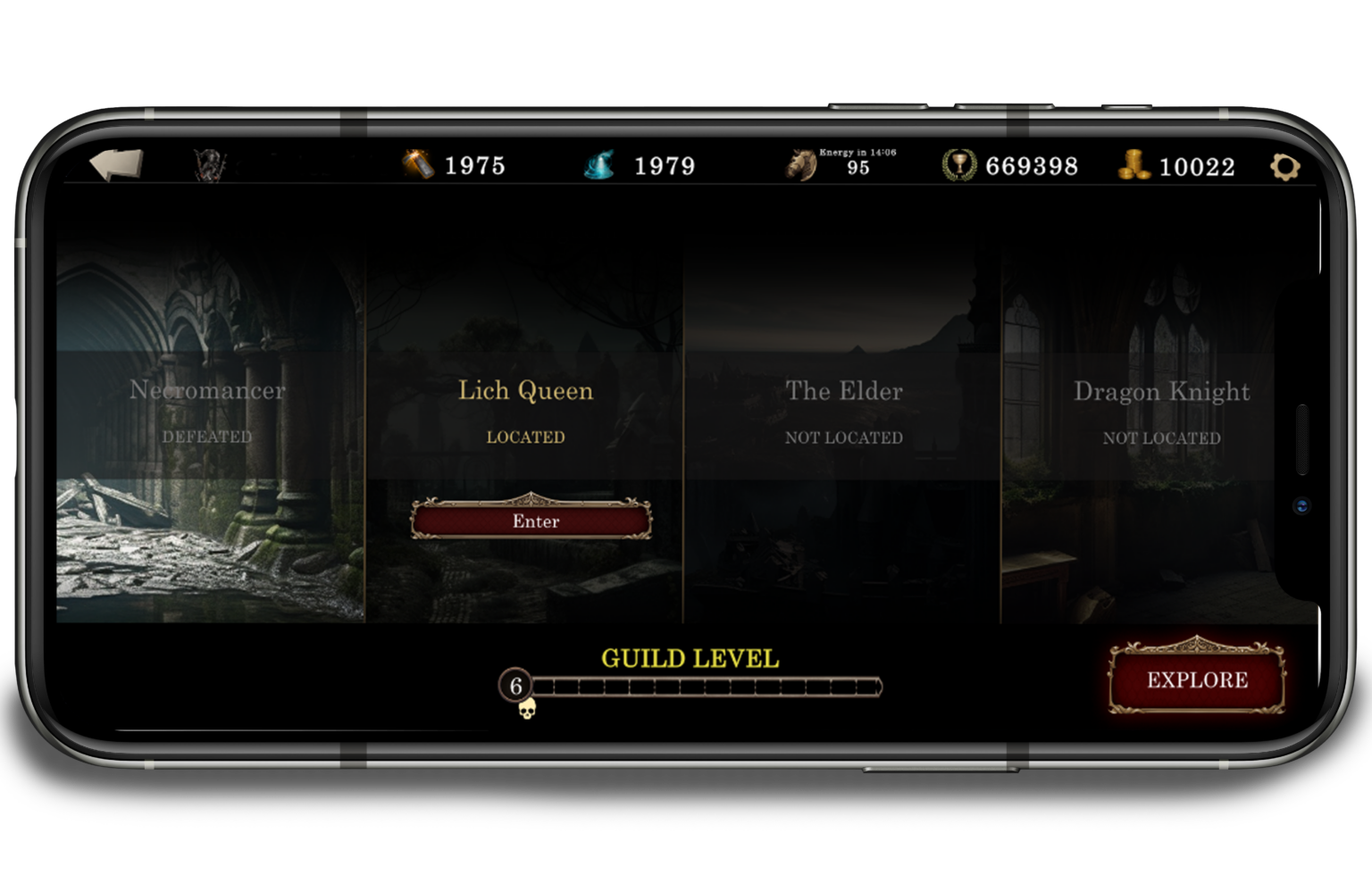Click the level 6 badge
Screen dimensions: 1372x875
coord(514,687)
